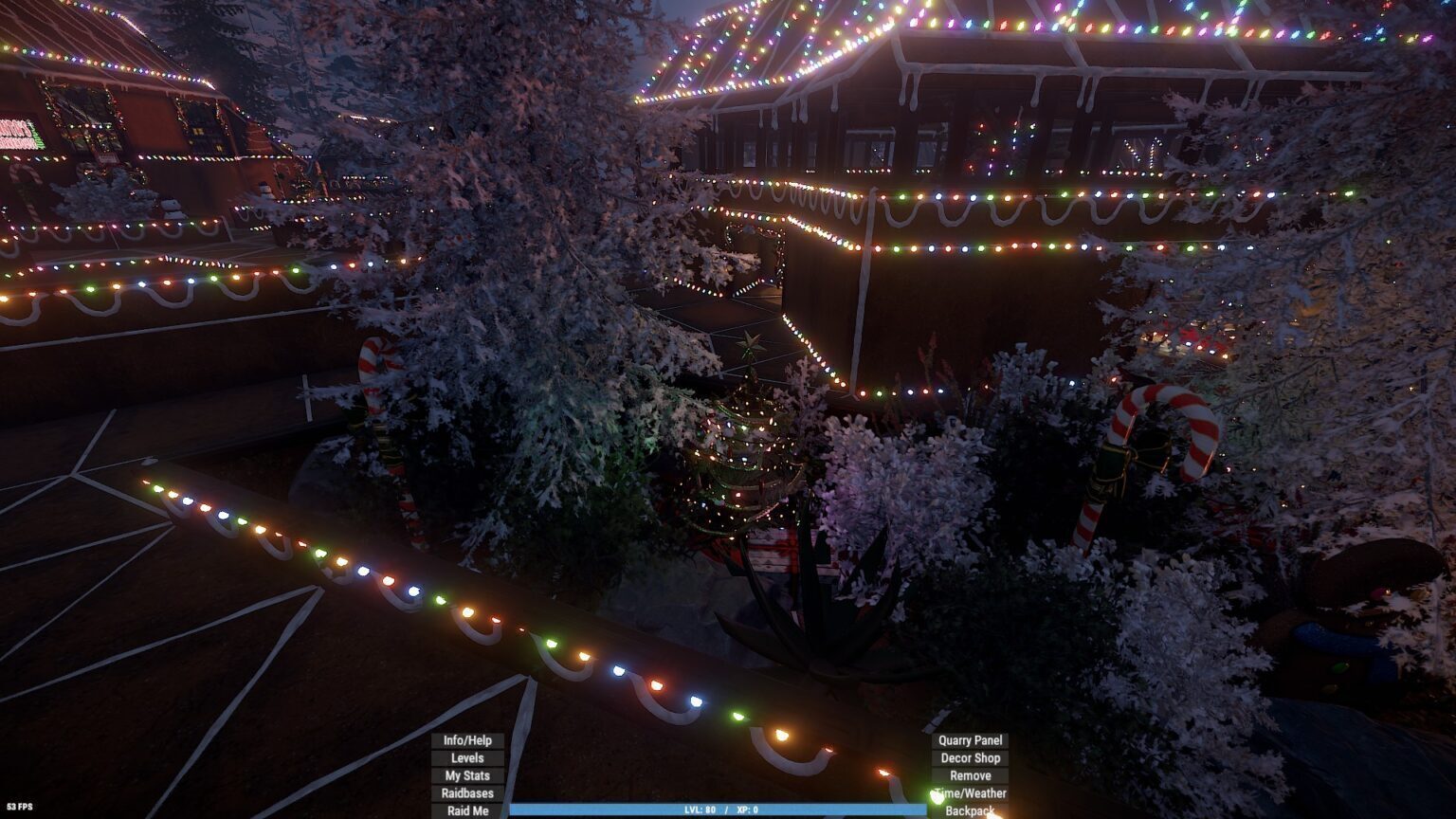Open the Backpack
The height and width of the screenshot is (819, 1456).
pos(970,810)
